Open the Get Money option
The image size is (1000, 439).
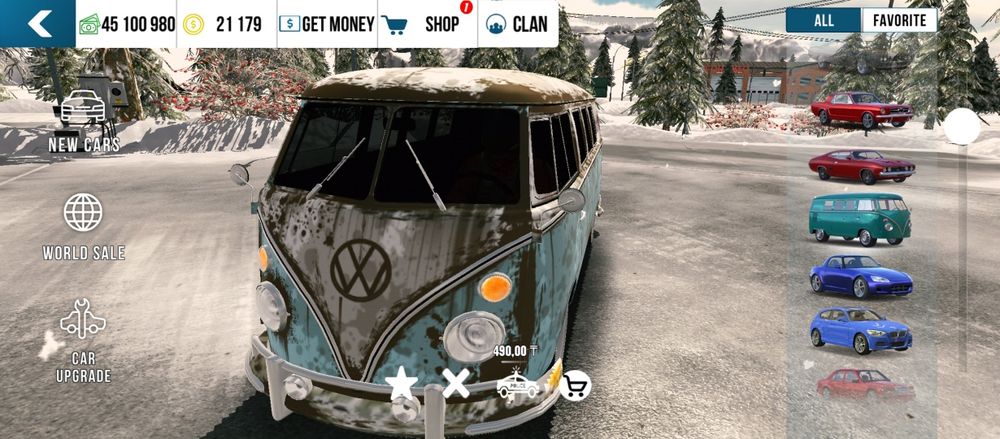click(x=327, y=24)
